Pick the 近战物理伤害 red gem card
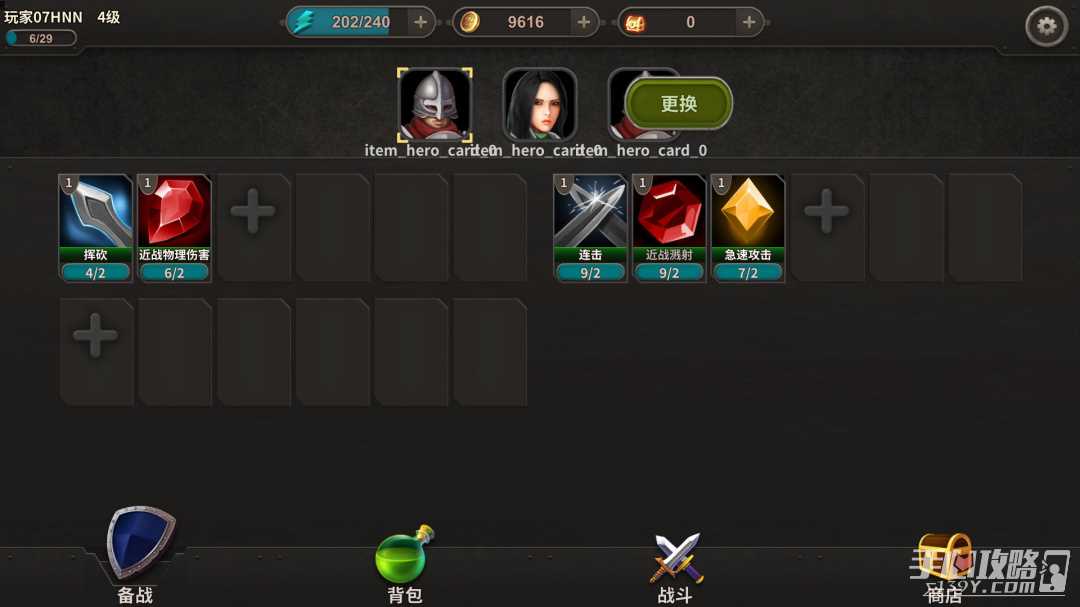Image resolution: width=1080 pixels, height=607 pixels. pos(174,228)
